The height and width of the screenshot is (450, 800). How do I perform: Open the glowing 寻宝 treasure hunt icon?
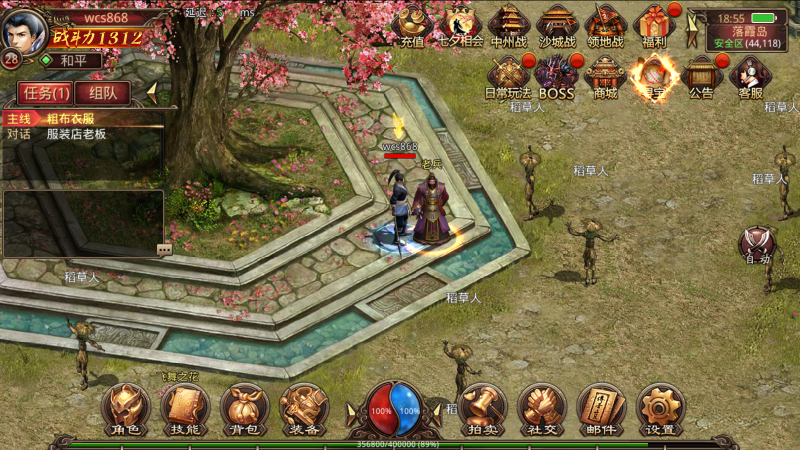(654, 76)
